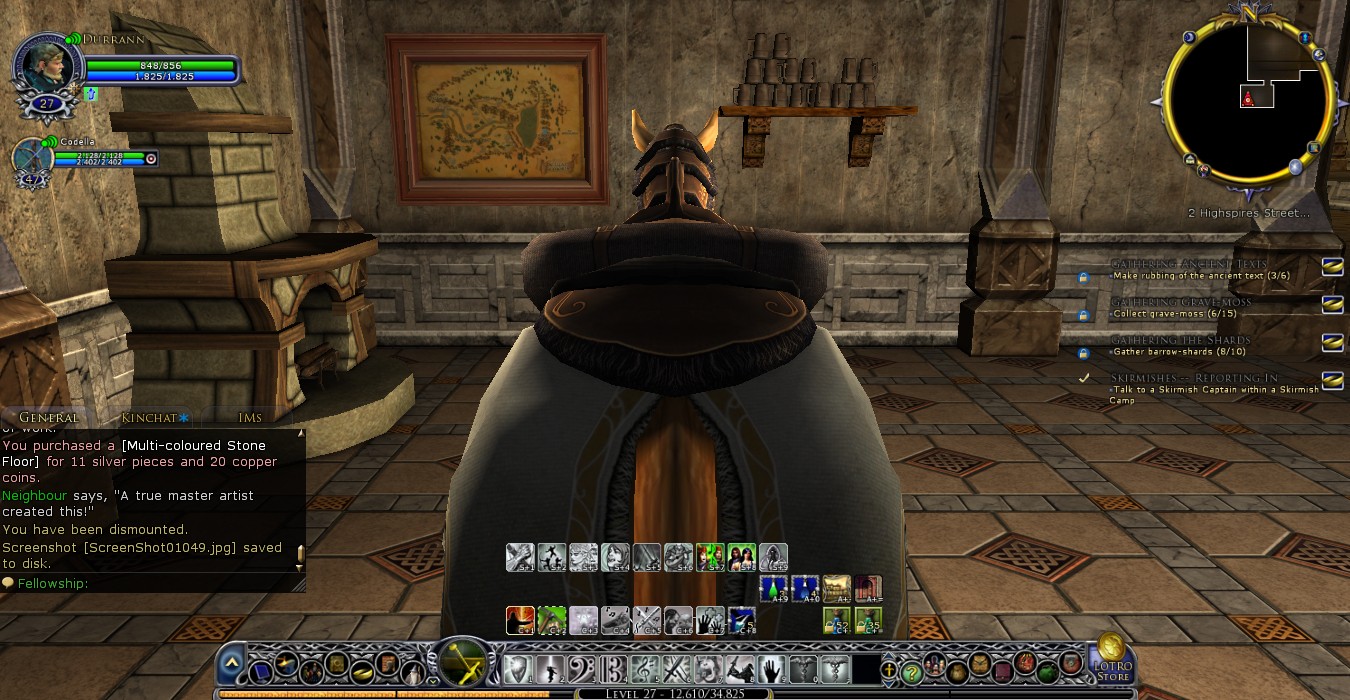This screenshot has height=700, width=1350.
Task: Activate the fiery red skill icon
Action: pos(520,621)
